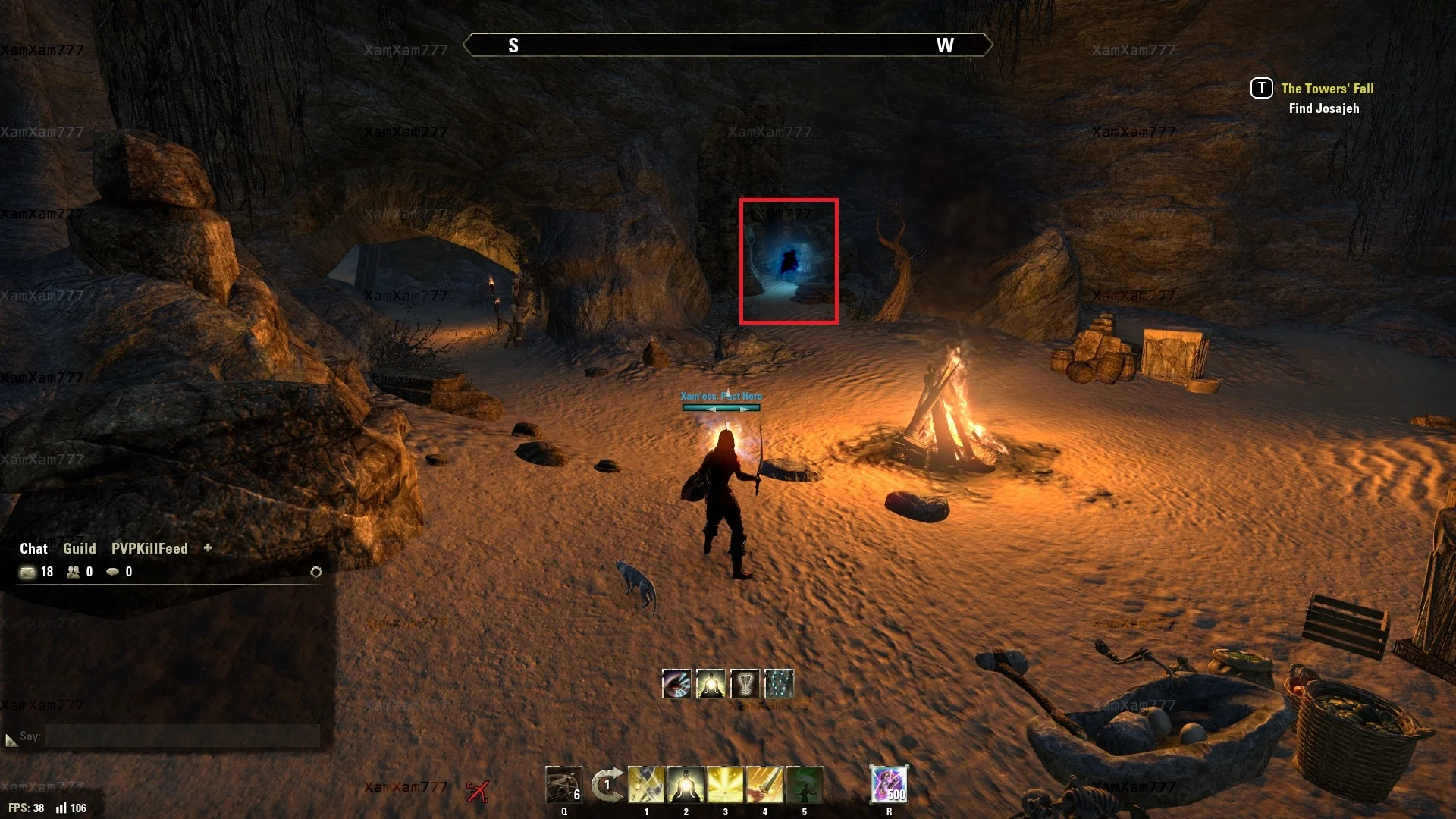The image size is (1456, 819).
Task: Activate the meditating figure ability in slot 2
Action: pyautogui.click(x=686, y=785)
